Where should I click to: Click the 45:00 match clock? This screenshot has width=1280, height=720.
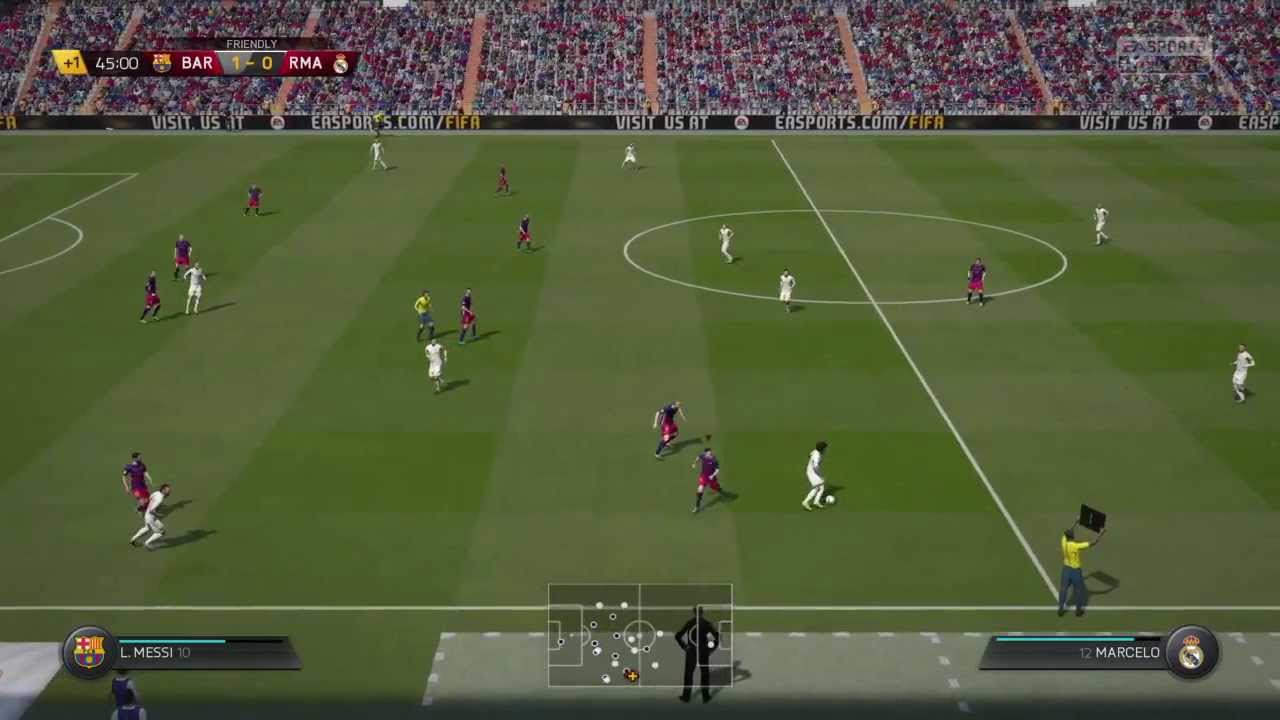tap(117, 63)
